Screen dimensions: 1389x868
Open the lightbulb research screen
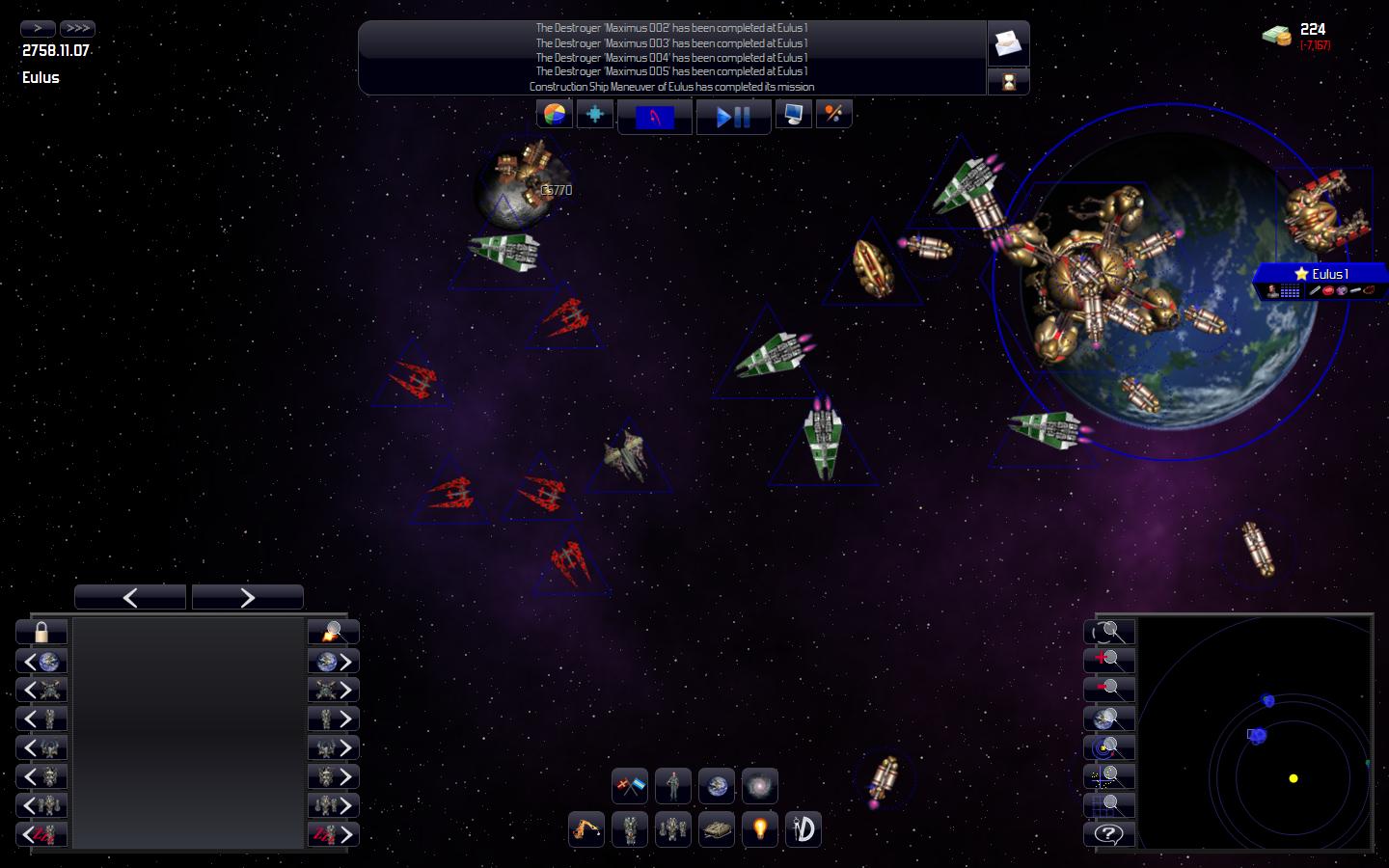760,828
